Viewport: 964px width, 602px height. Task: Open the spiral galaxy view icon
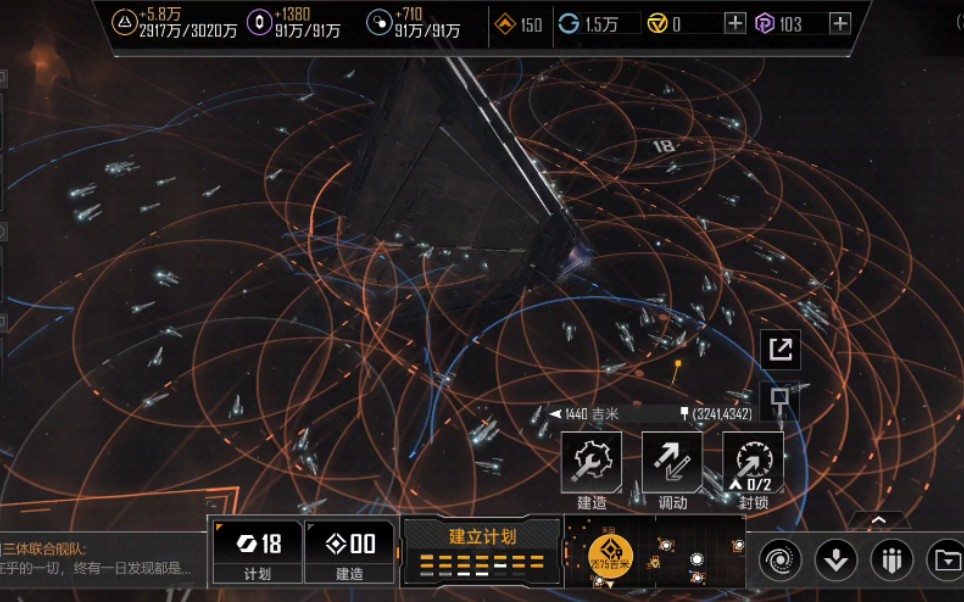pos(780,560)
